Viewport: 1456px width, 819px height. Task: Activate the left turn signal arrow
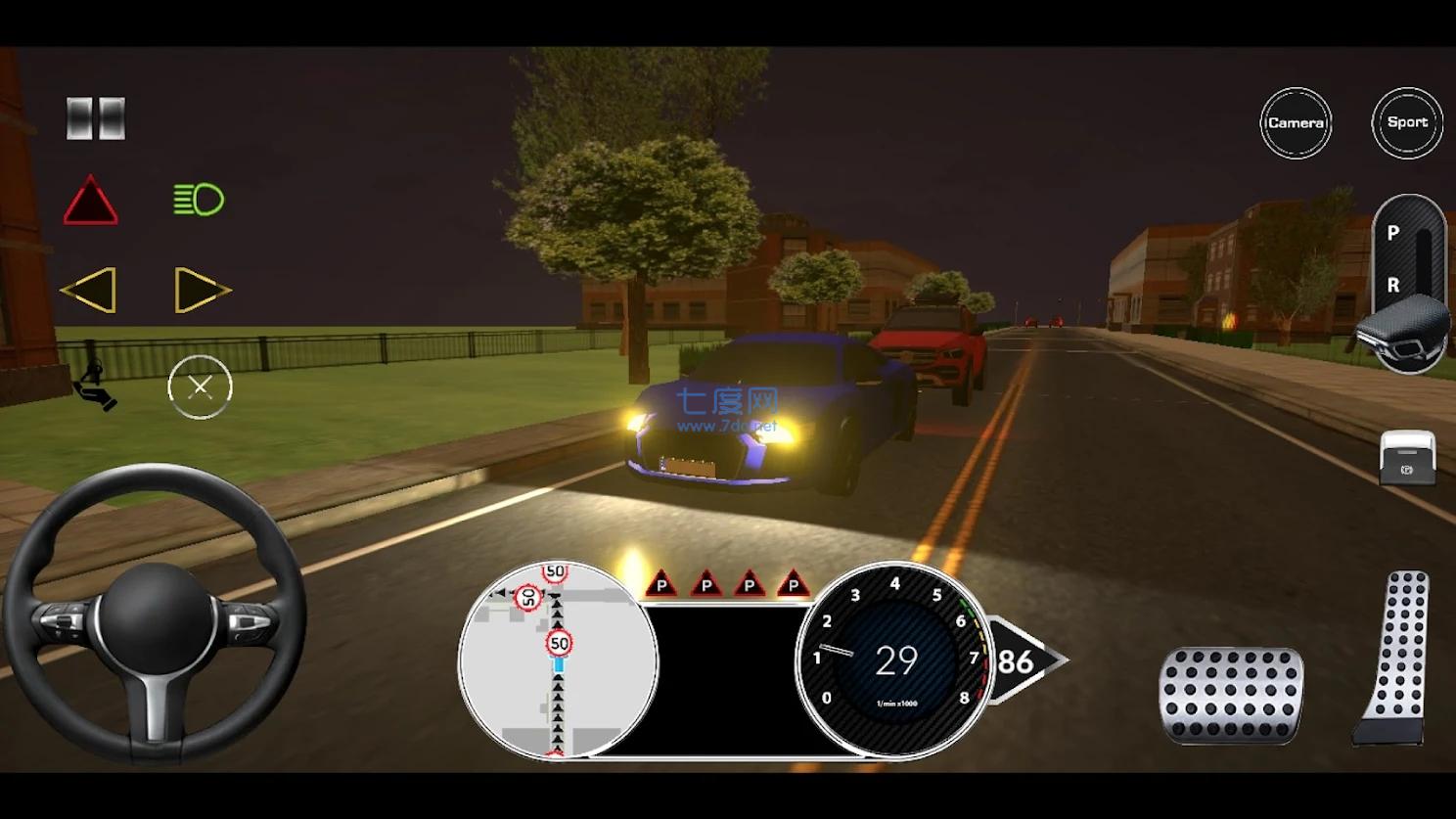[89, 291]
